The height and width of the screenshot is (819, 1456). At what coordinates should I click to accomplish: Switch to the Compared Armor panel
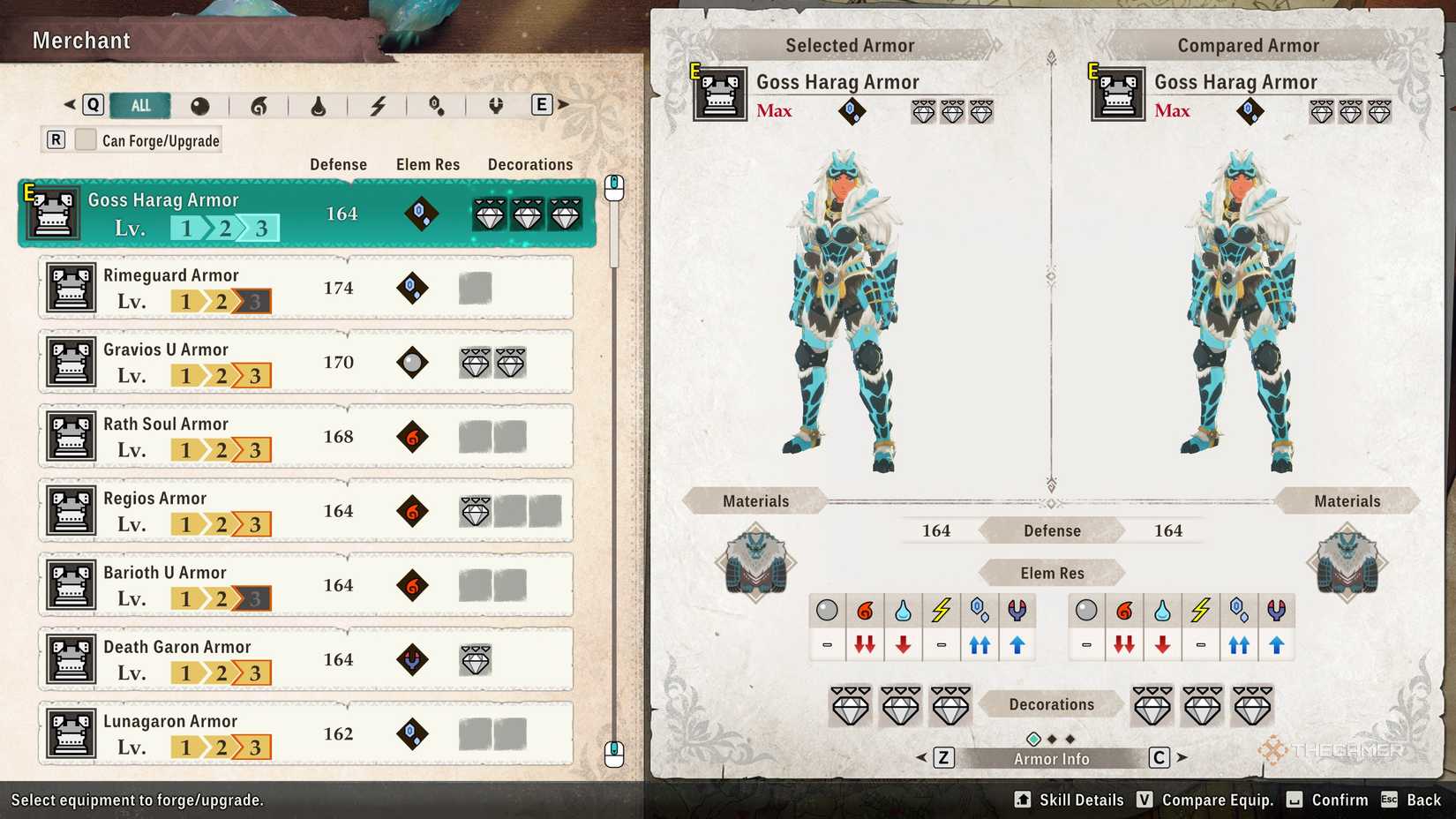point(1247,45)
